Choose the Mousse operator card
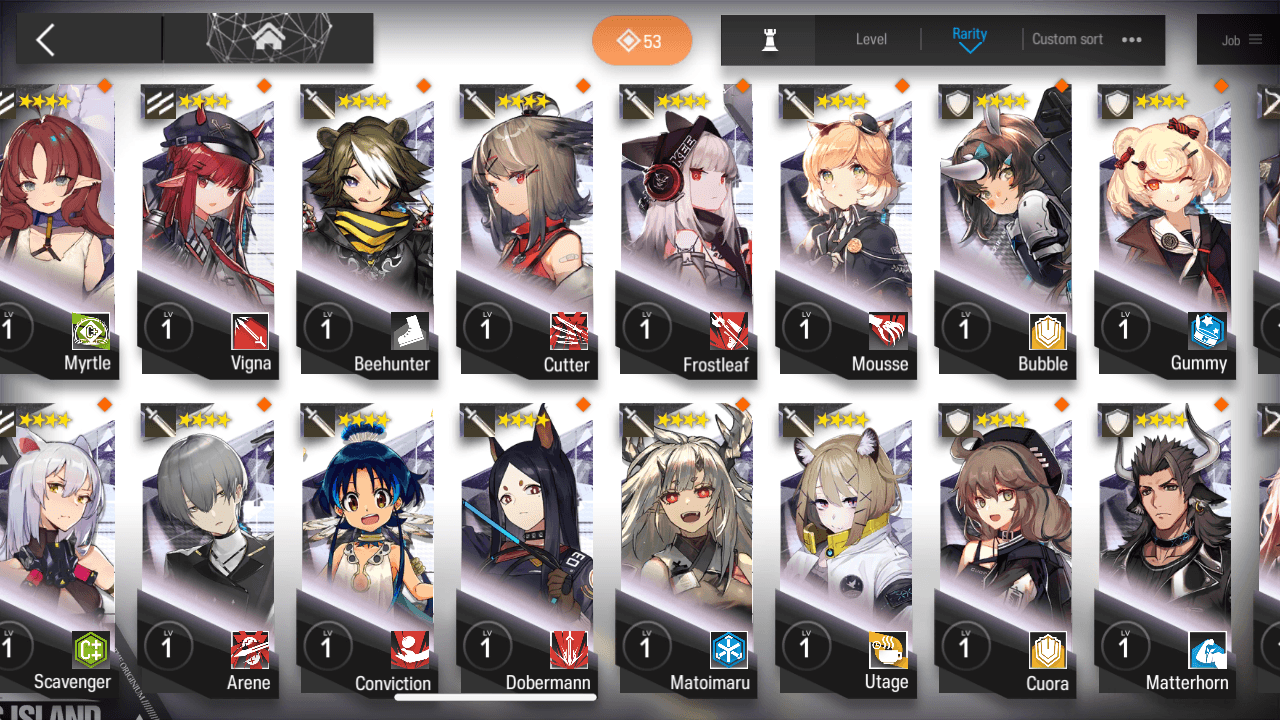This screenshot has height=720, width=1280. pyautogui.click(x=846, y=230)
